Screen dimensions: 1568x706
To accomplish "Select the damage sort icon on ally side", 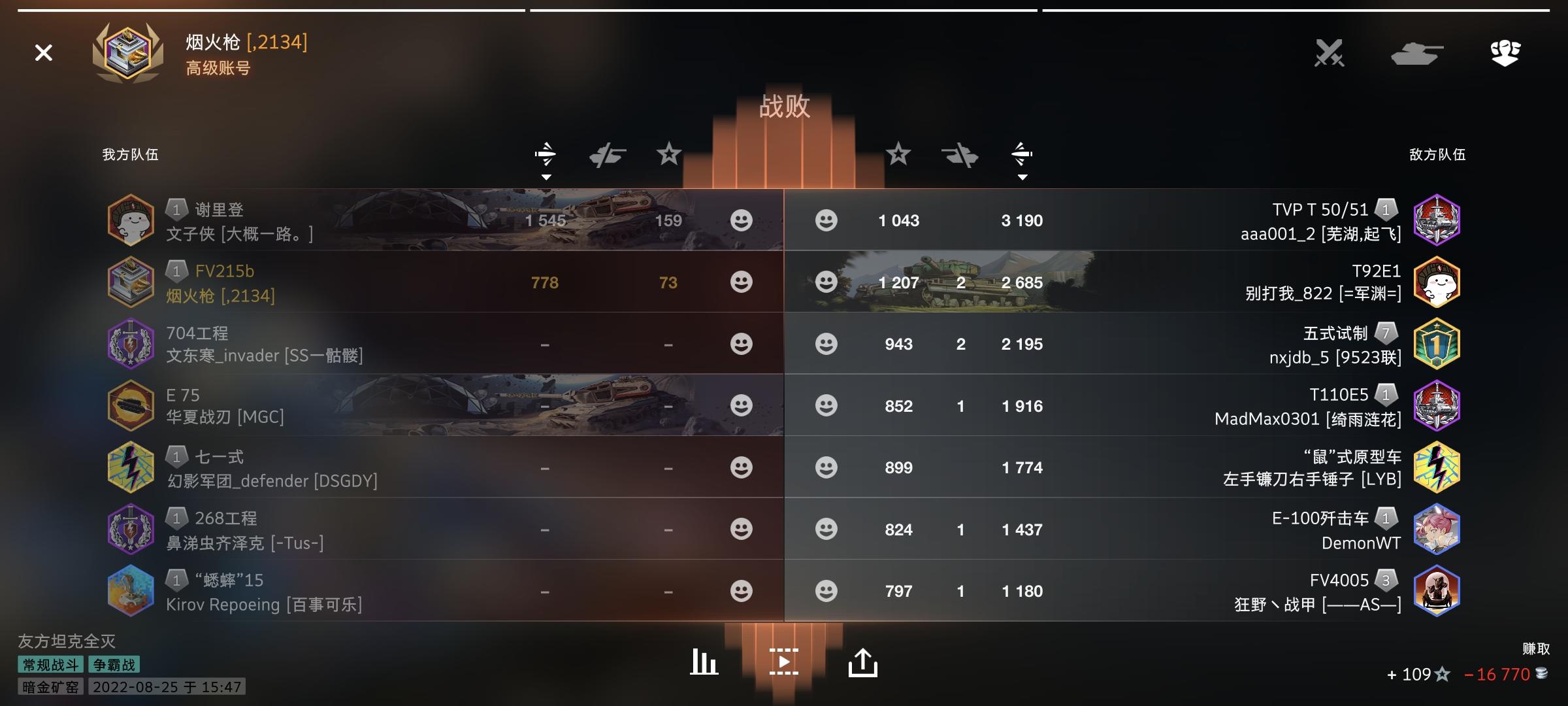I will (546, 154).
